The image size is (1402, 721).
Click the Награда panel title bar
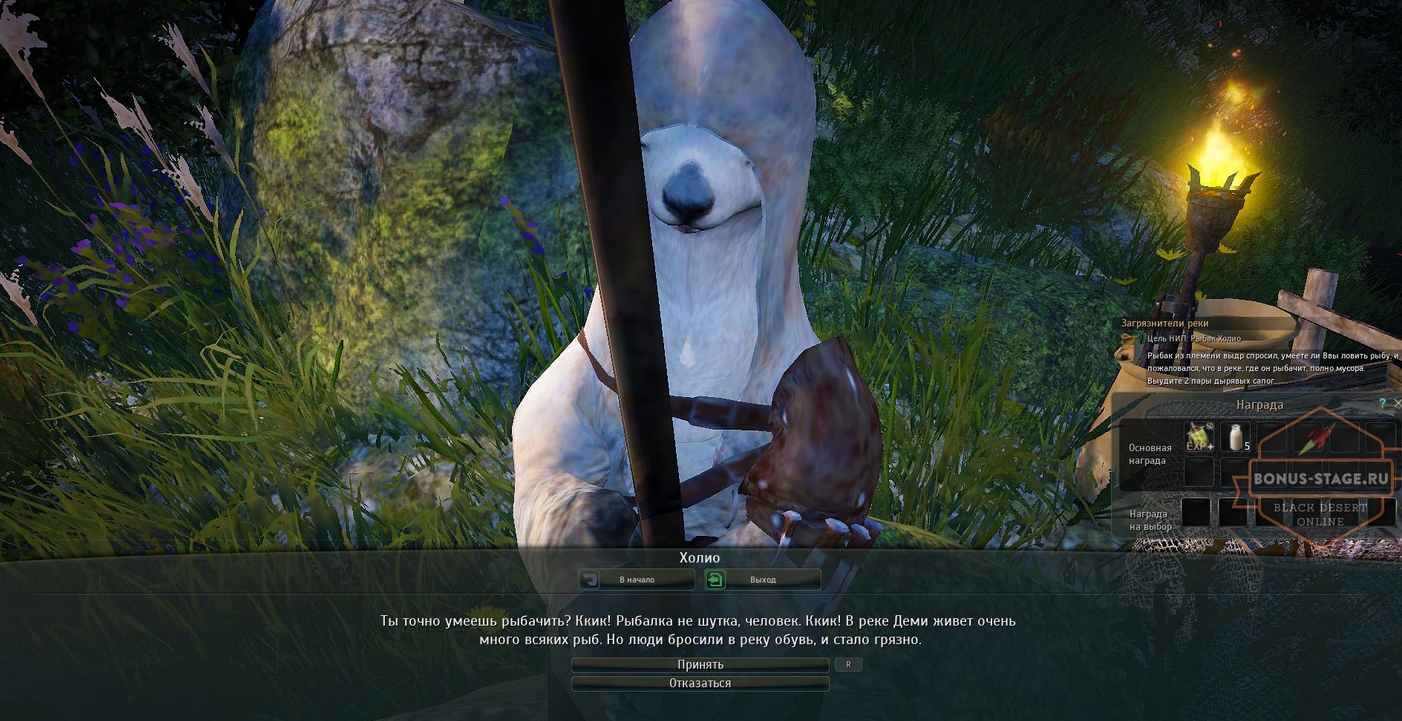coord(1260,404)
